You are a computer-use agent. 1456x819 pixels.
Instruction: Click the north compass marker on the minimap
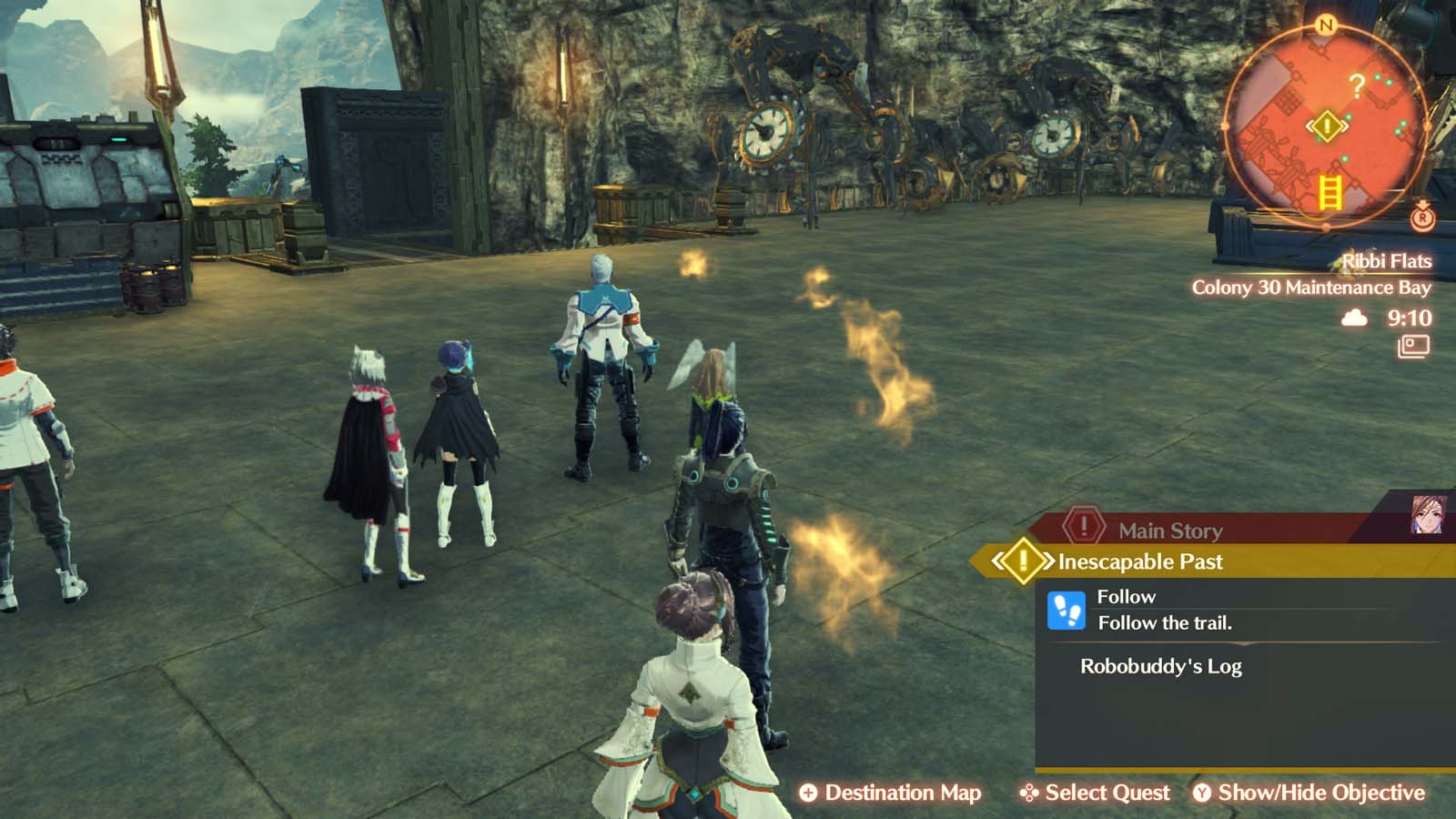[1326, 25]
